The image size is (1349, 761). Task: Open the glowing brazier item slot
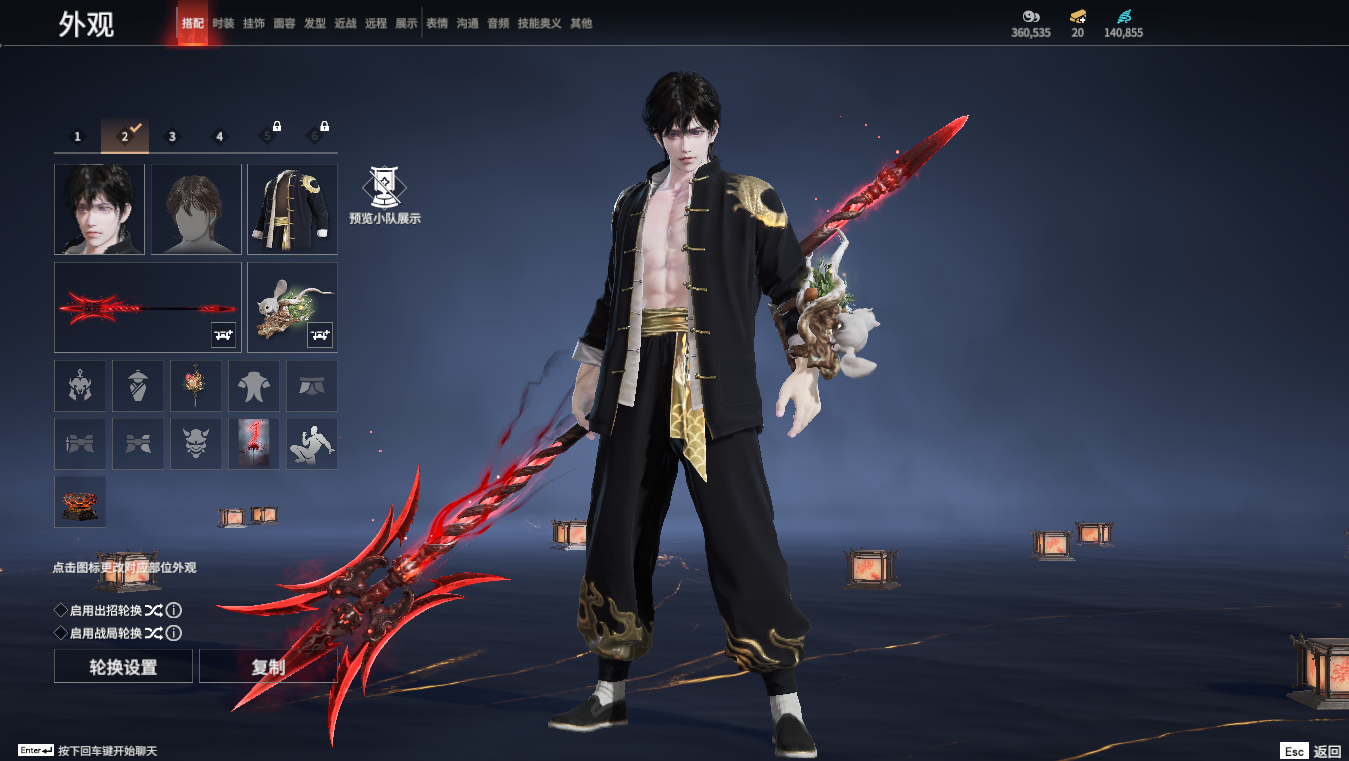click(80, 502)
